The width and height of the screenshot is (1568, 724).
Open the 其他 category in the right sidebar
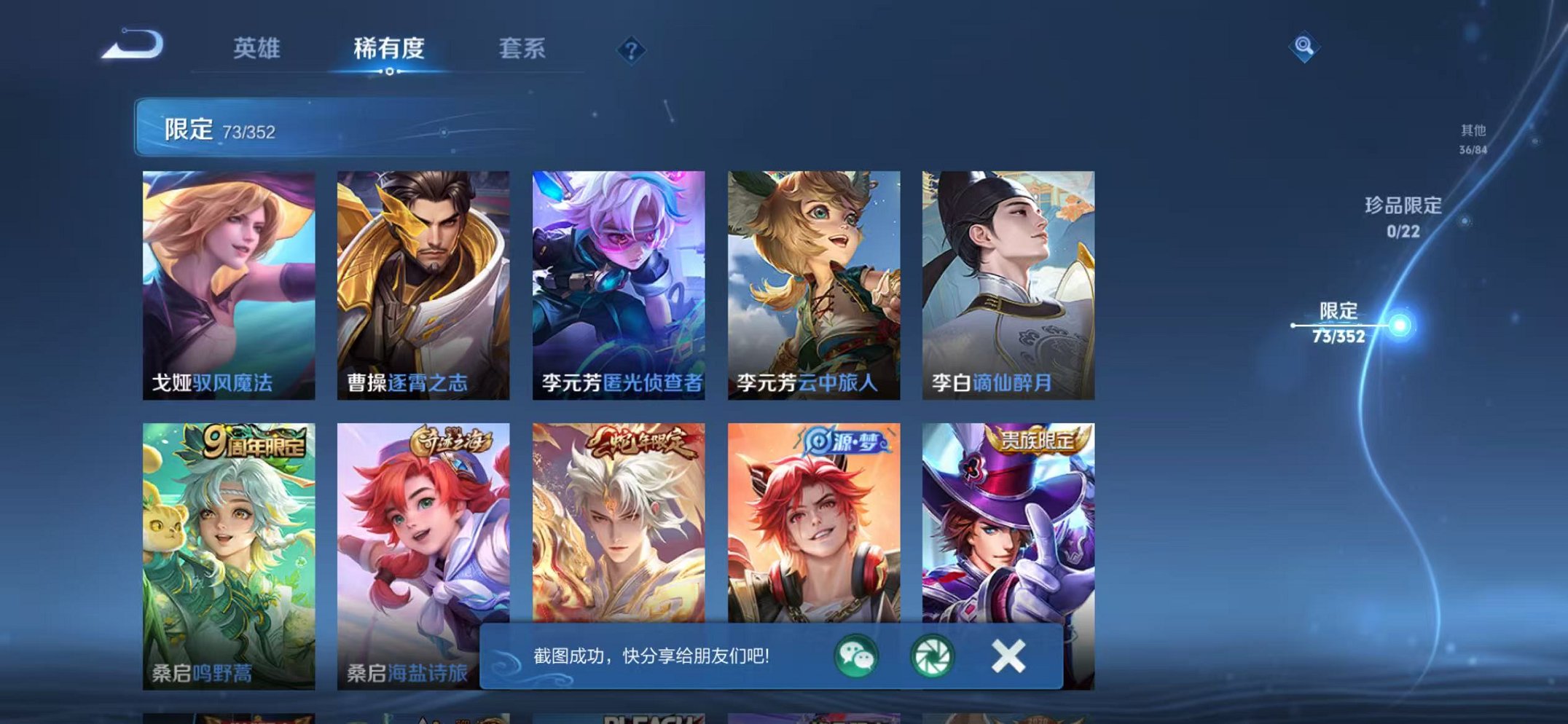coord(1473,138)
